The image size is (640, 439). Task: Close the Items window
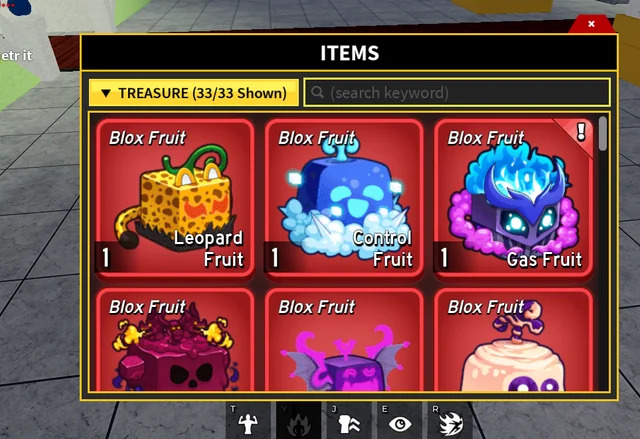tap(591, 23)
